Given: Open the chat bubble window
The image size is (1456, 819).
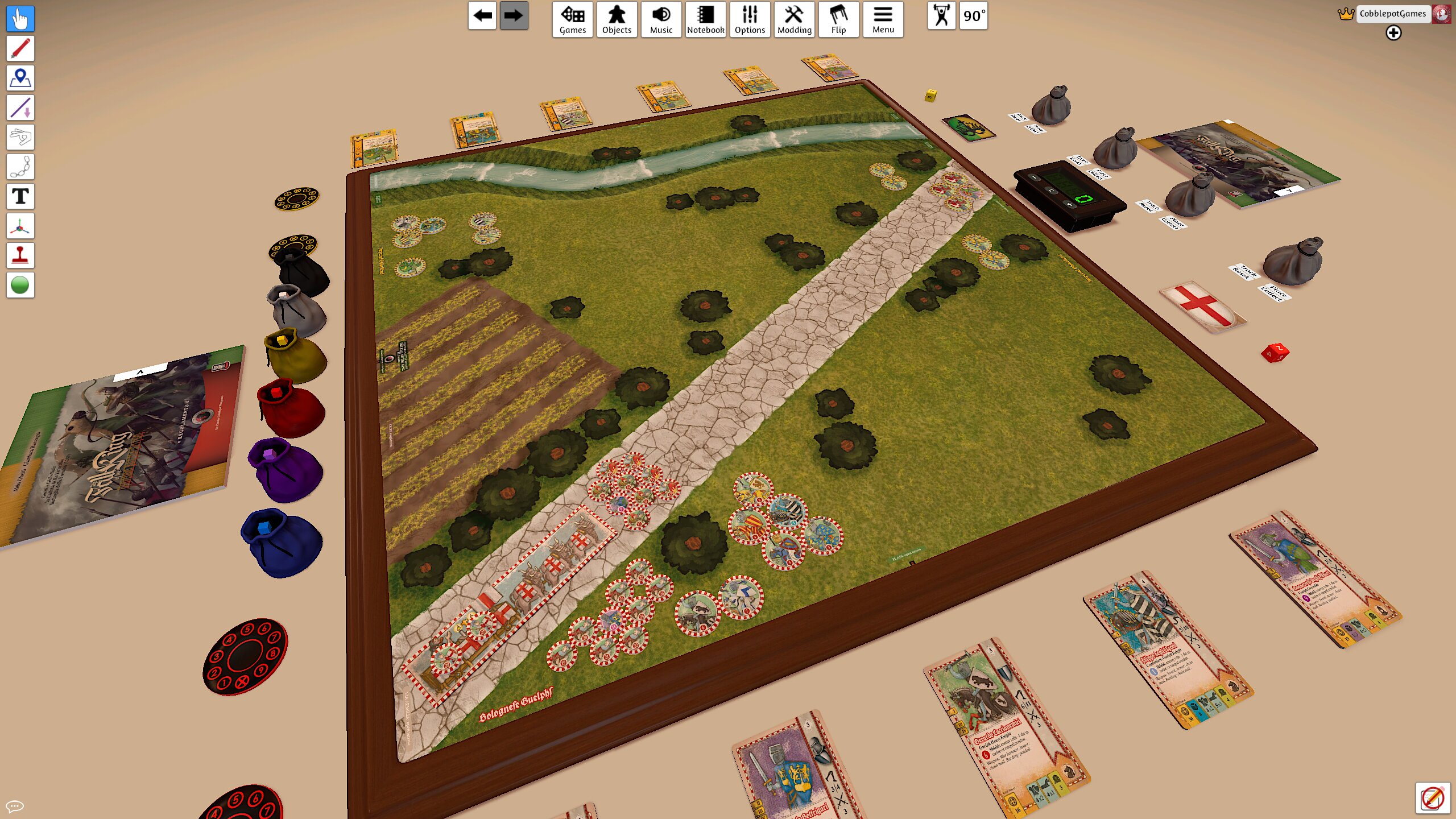Looking at the screenshot, I should (15, 805).
